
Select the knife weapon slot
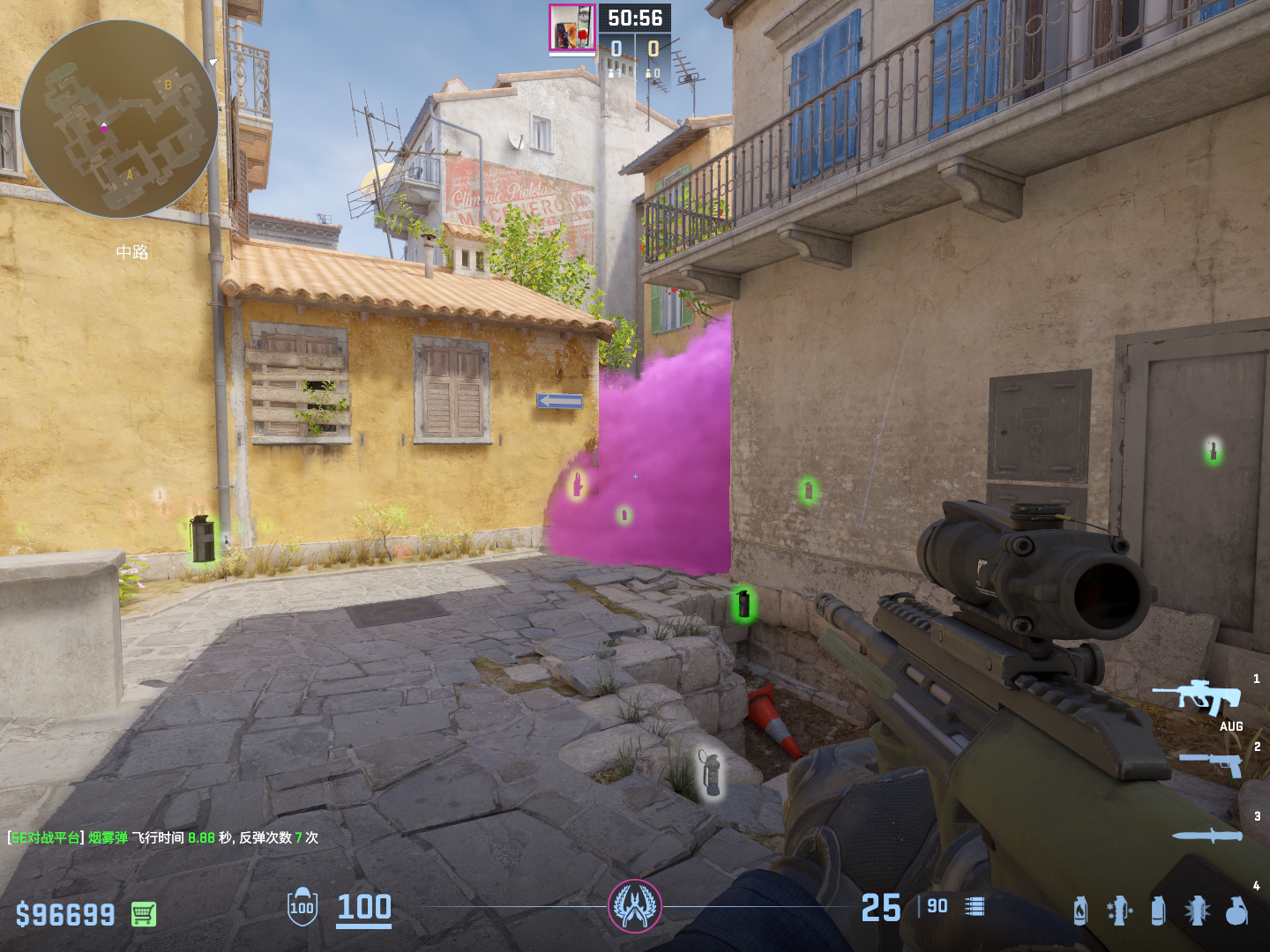(1206, 835)
